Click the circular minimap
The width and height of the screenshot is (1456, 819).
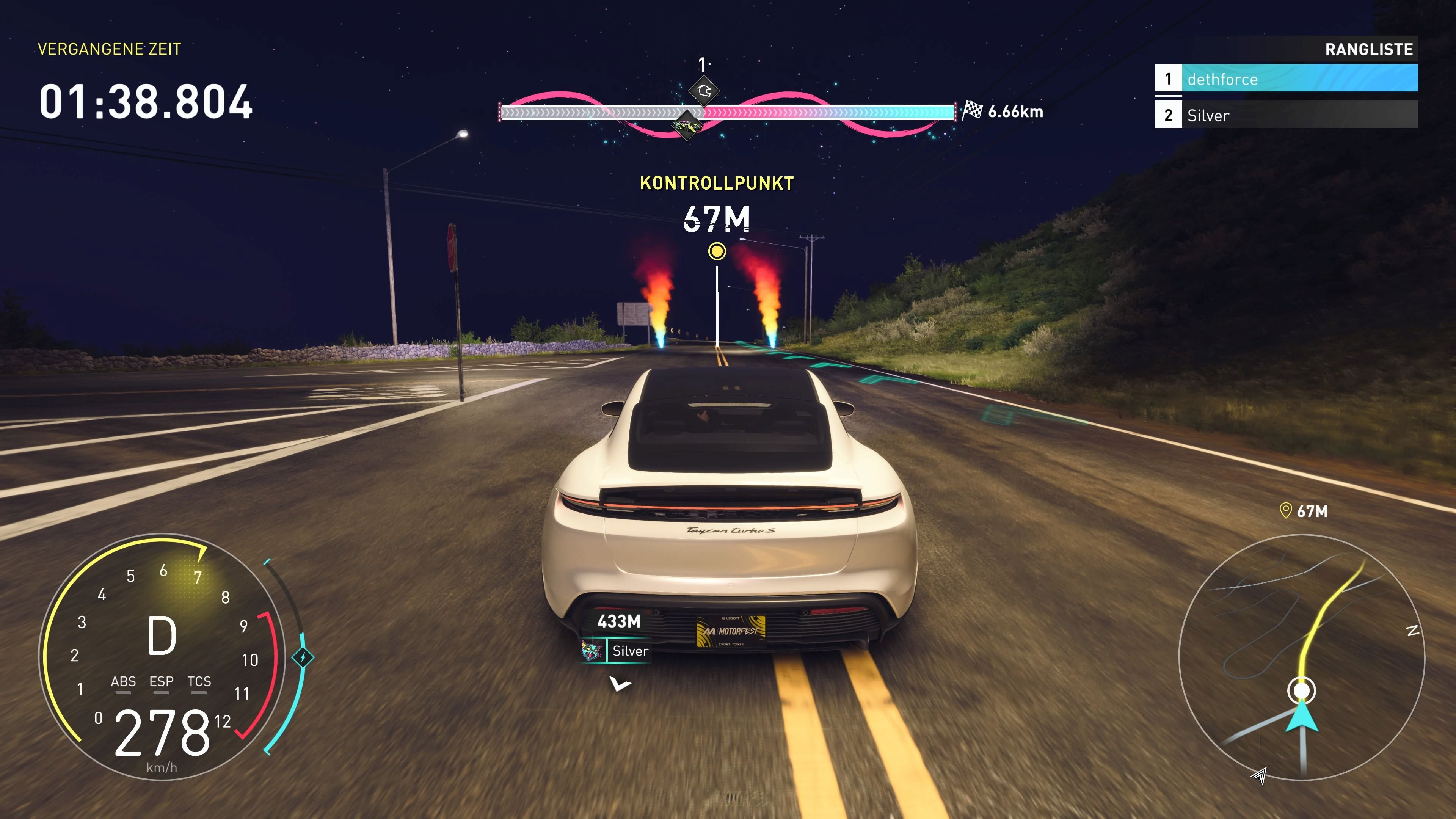tap(1301, 657)
